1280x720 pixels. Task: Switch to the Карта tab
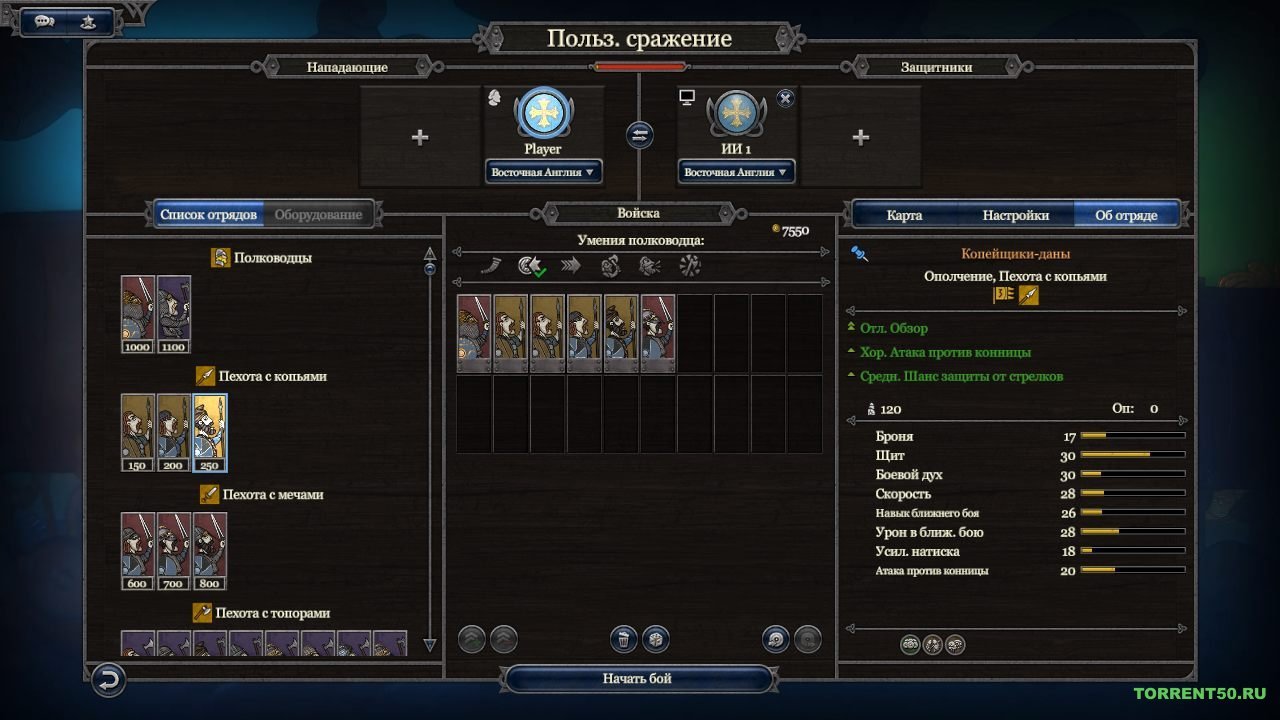[x=904, y=214]
